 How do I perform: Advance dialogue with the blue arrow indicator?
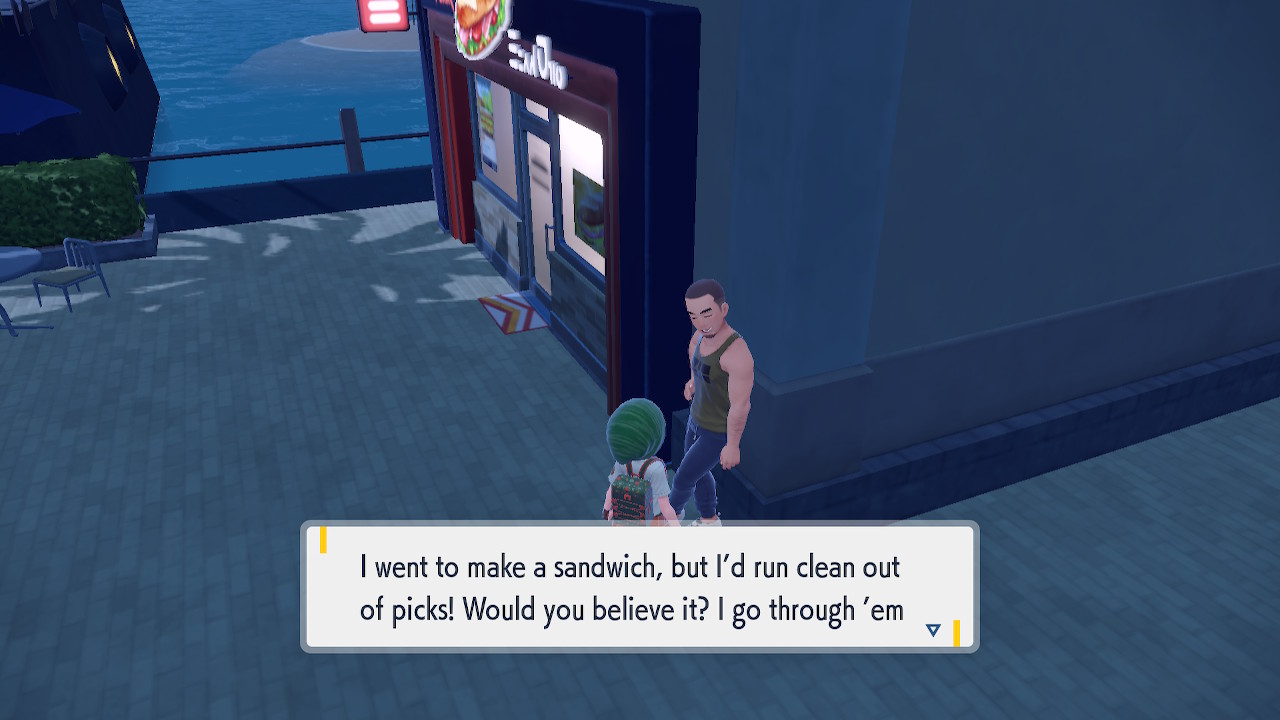[x=933, y=630]
